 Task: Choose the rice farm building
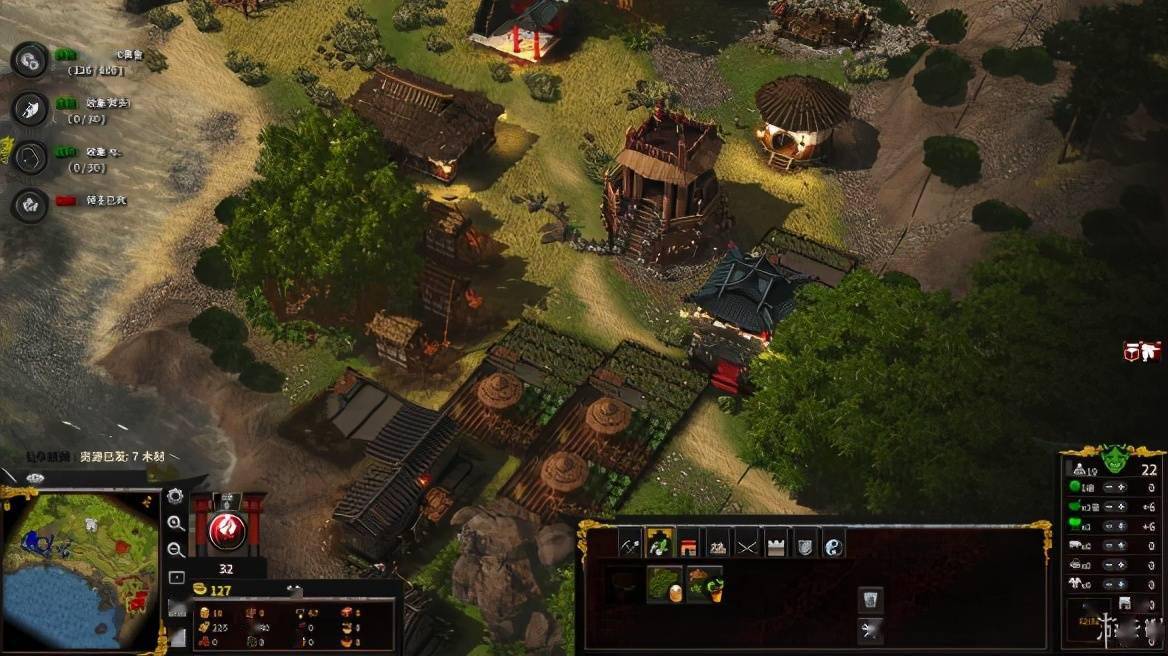[x=664, y=584]
